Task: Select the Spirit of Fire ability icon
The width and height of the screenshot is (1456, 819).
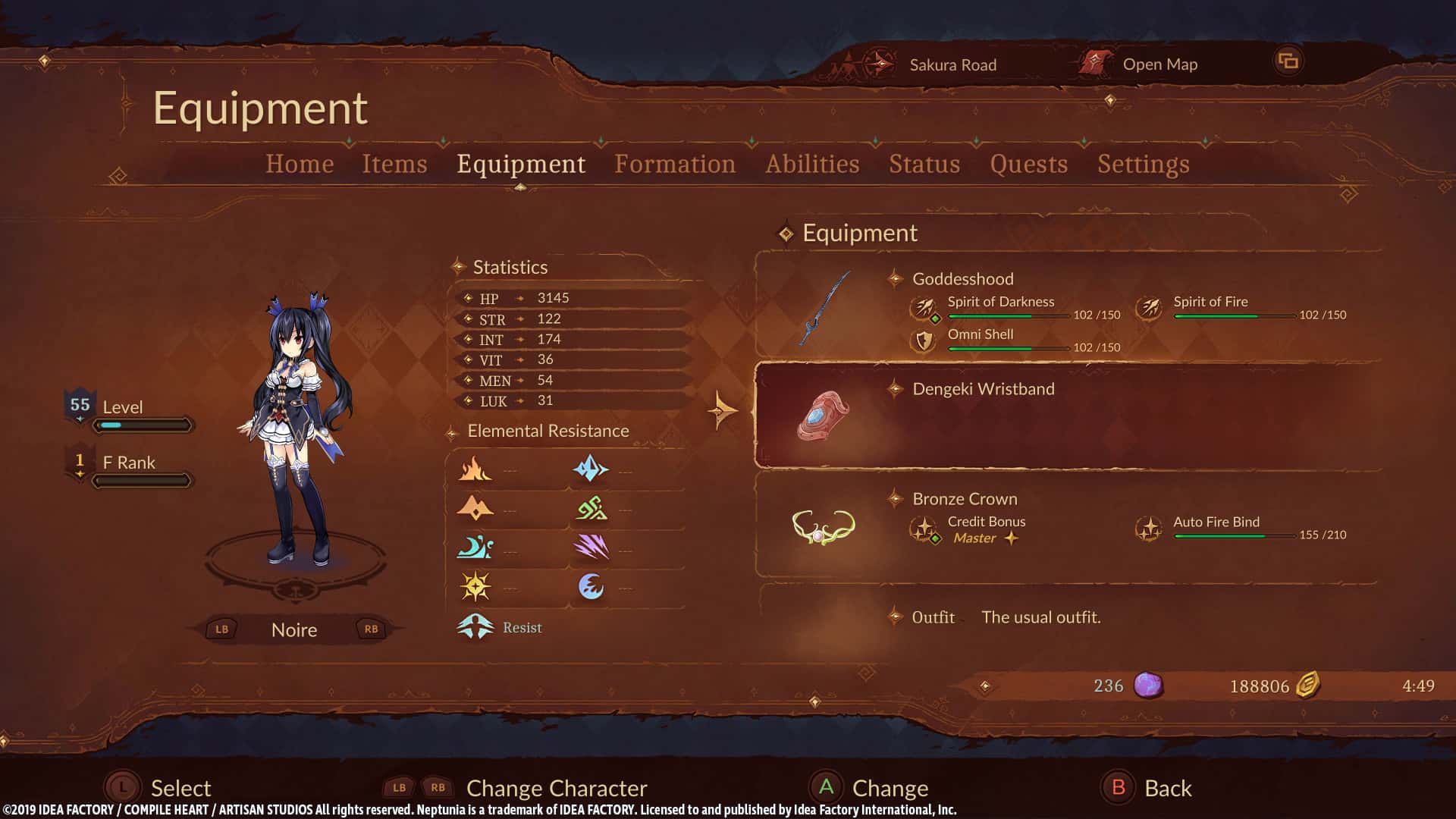Action: click(1150, 308)
